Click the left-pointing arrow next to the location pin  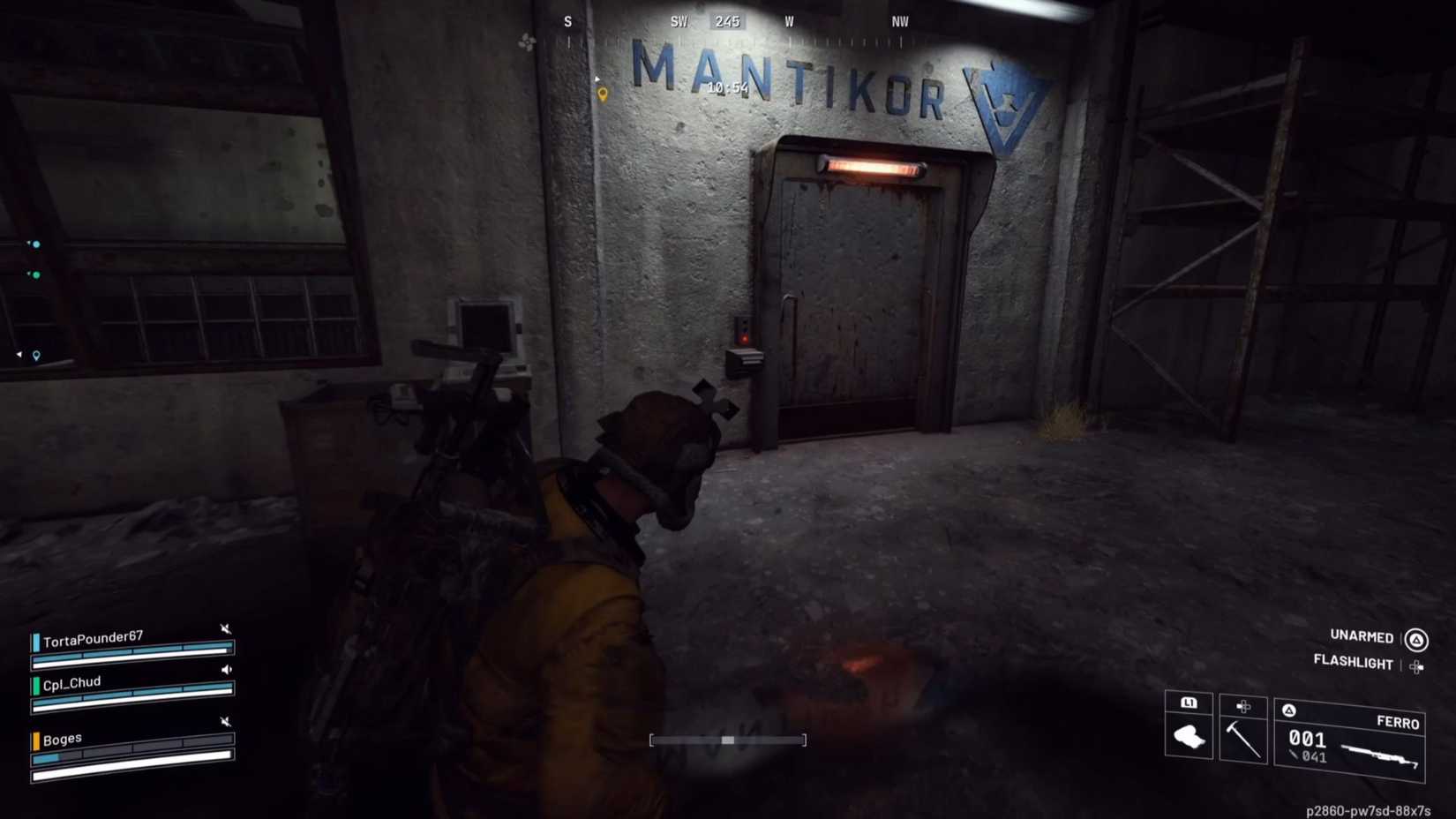[19, 354]
